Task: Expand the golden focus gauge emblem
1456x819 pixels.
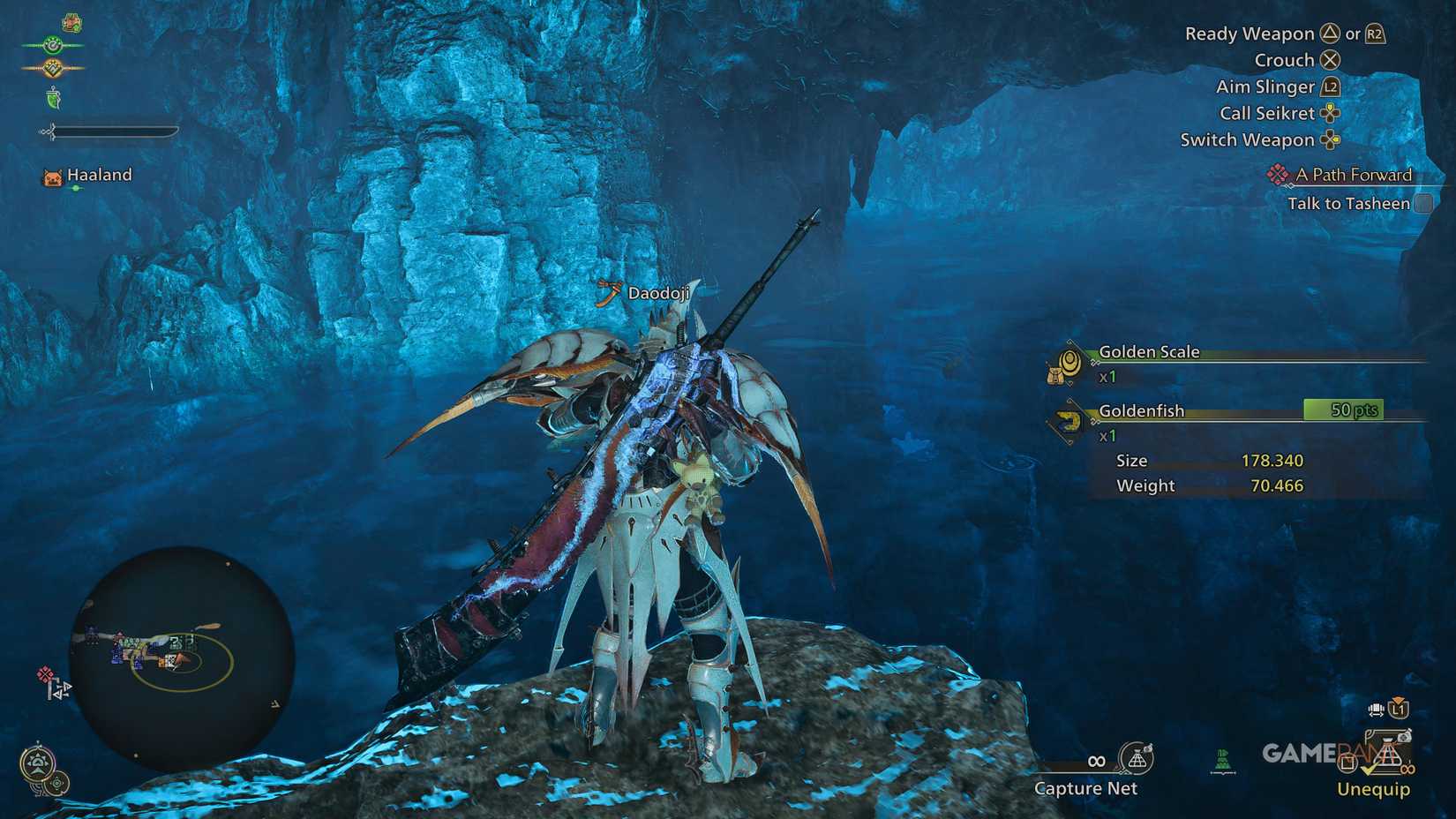Action: [52, 67]
